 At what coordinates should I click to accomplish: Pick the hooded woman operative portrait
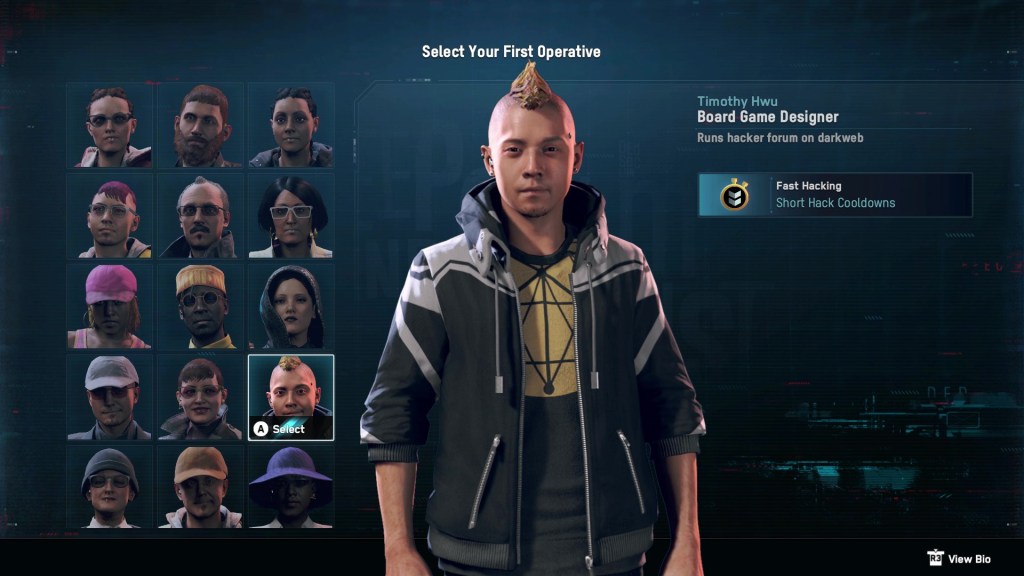(x=291, y=306)
